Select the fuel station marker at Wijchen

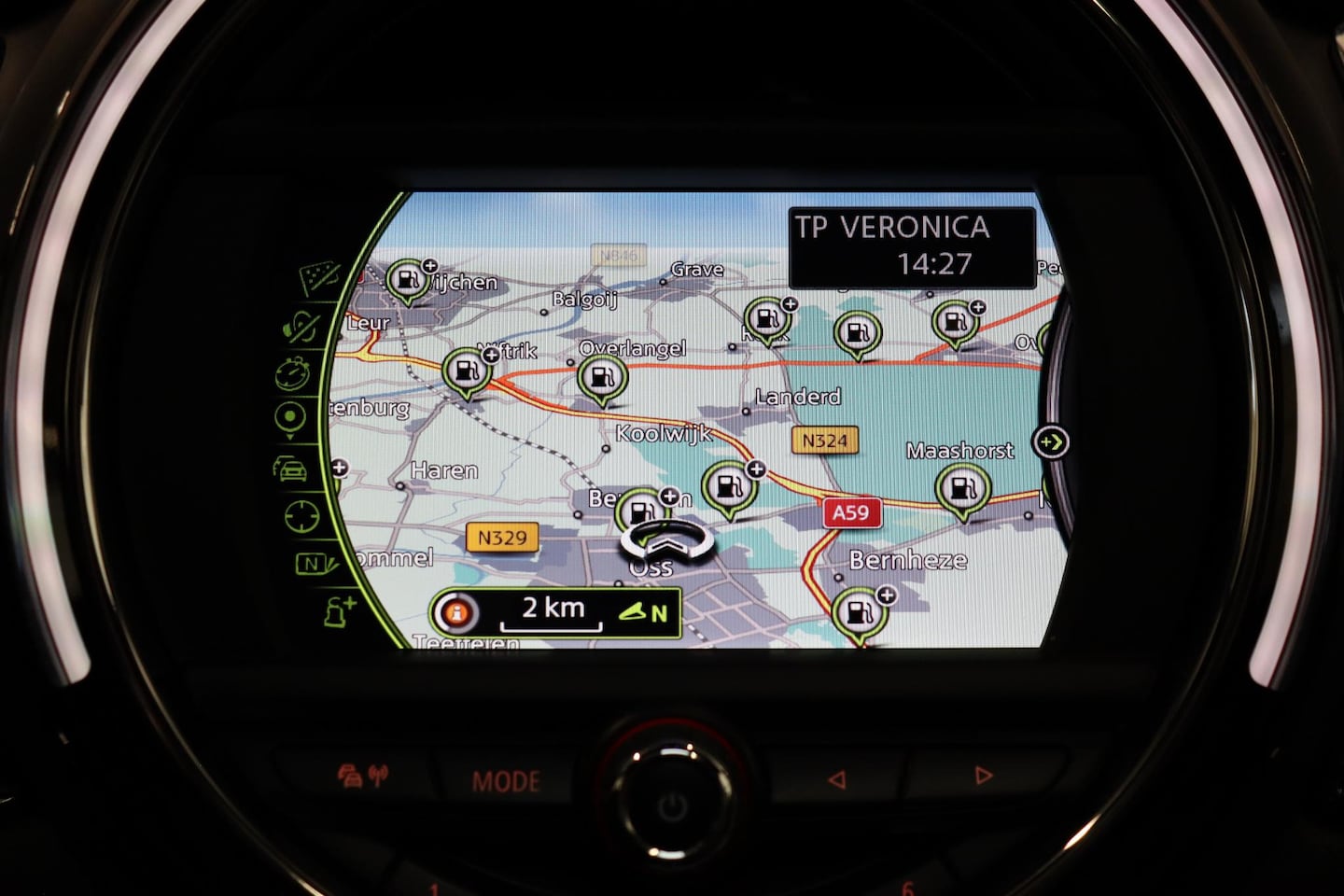408,279
